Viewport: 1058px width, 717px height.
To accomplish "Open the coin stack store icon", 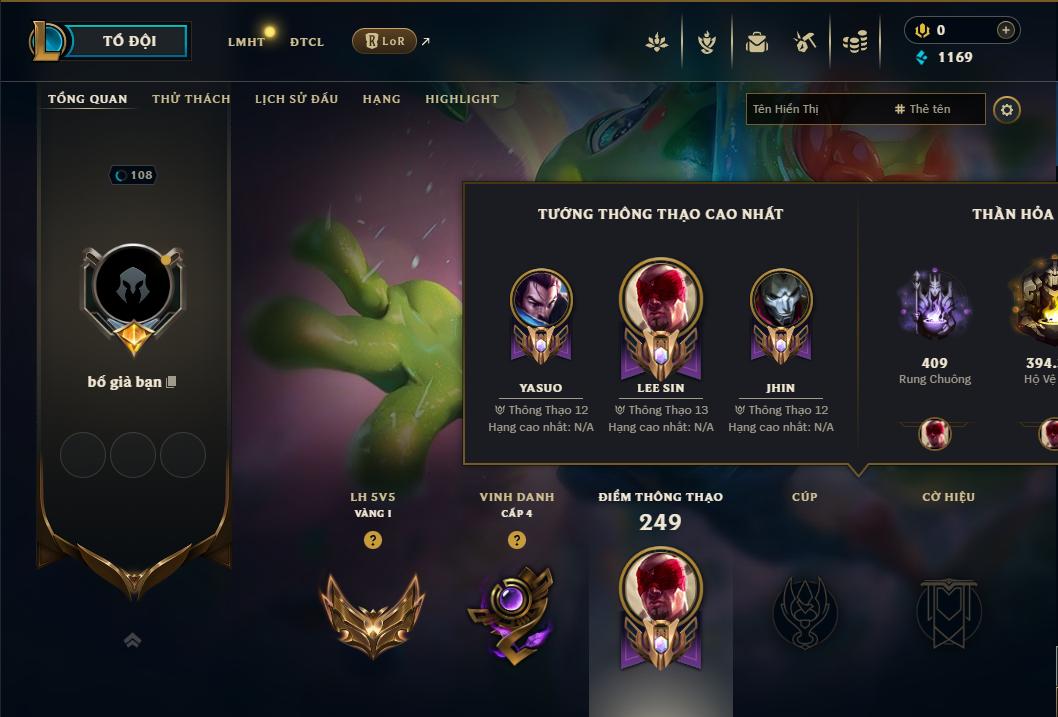I will pyautogui.click(x=854, y=42).
